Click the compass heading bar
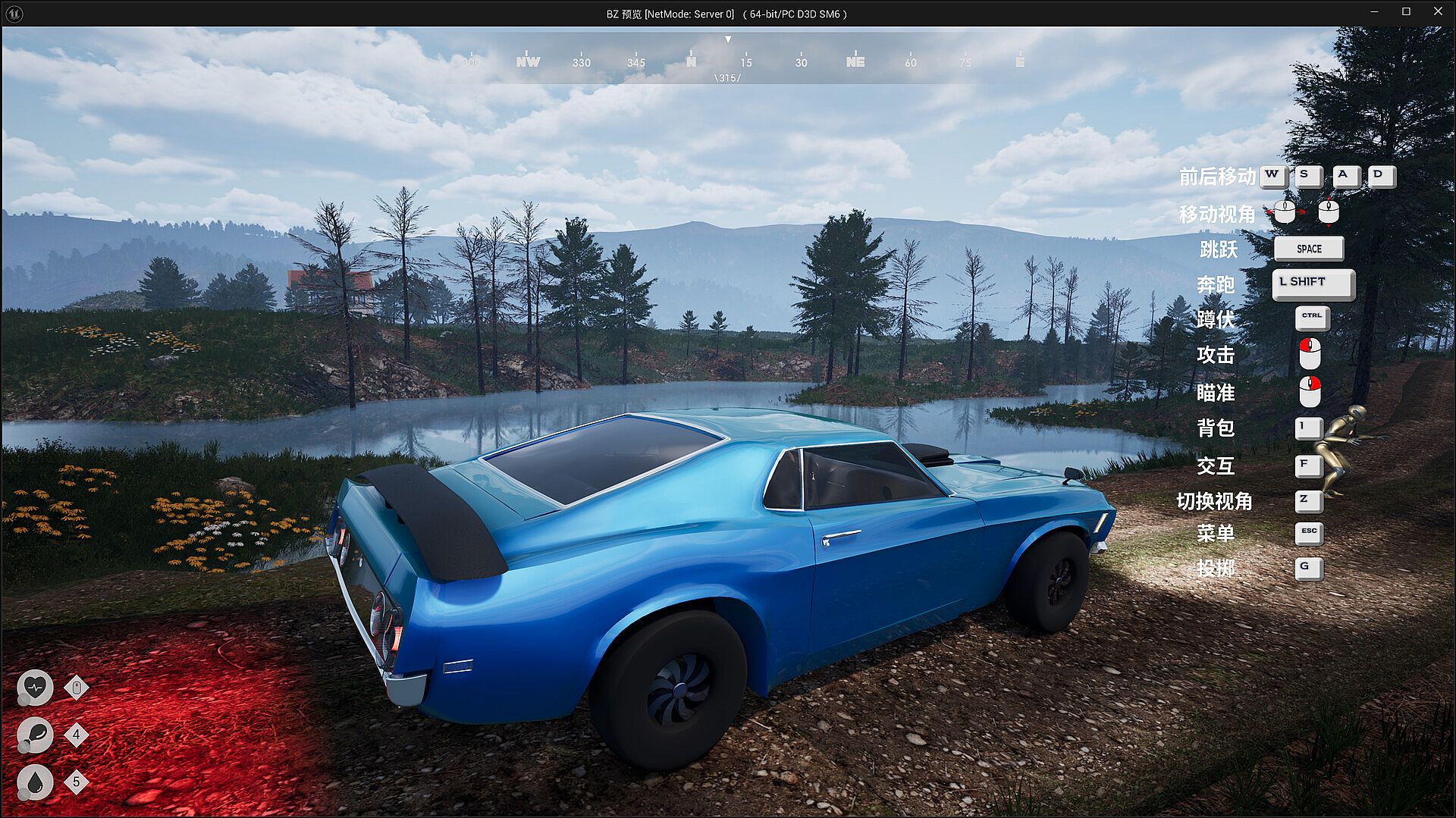This screenshot has height=818, width=1456. pos(728,62)
